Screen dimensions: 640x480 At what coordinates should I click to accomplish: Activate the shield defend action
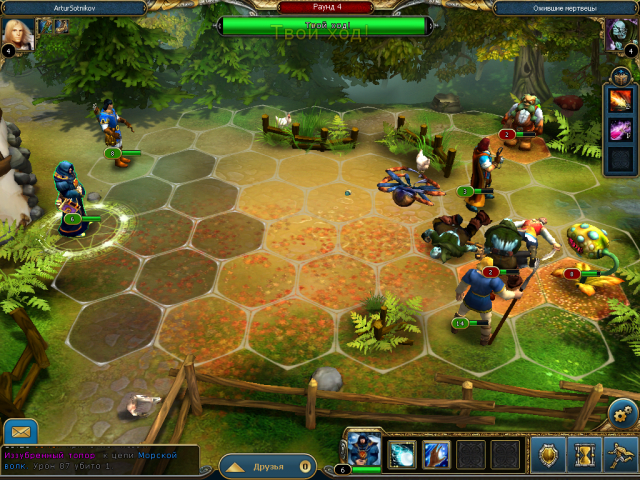point(548,455)
